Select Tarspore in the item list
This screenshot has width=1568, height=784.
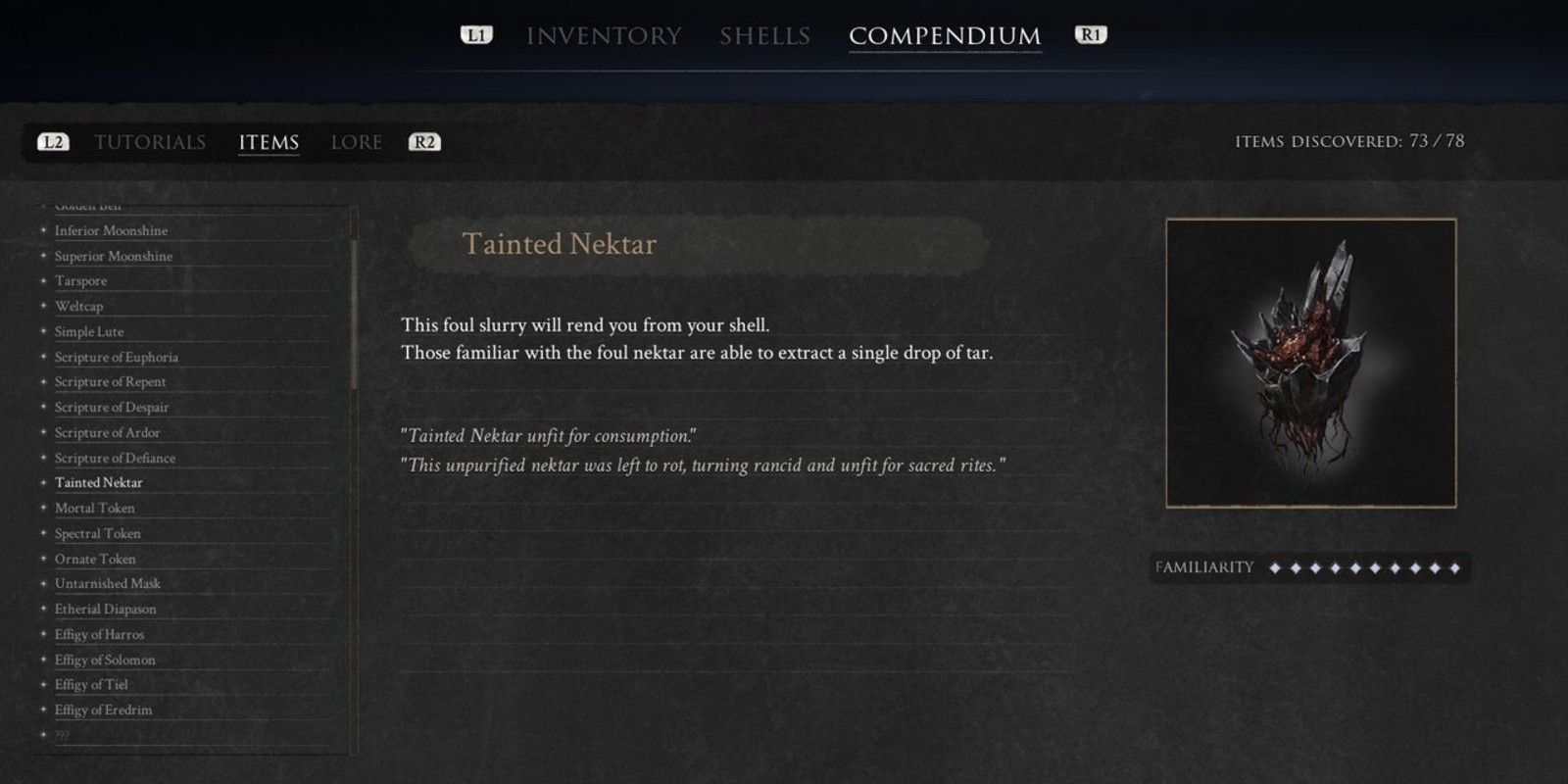(x=82, y=281)
